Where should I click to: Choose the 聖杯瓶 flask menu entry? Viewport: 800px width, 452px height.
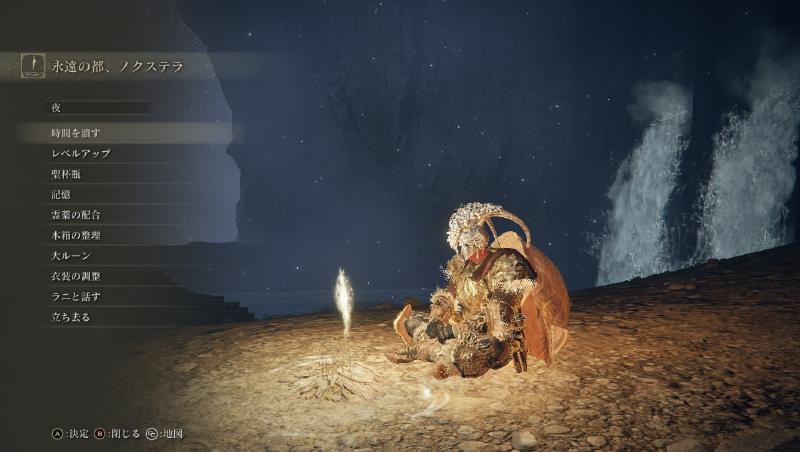[x=66, y=174]
